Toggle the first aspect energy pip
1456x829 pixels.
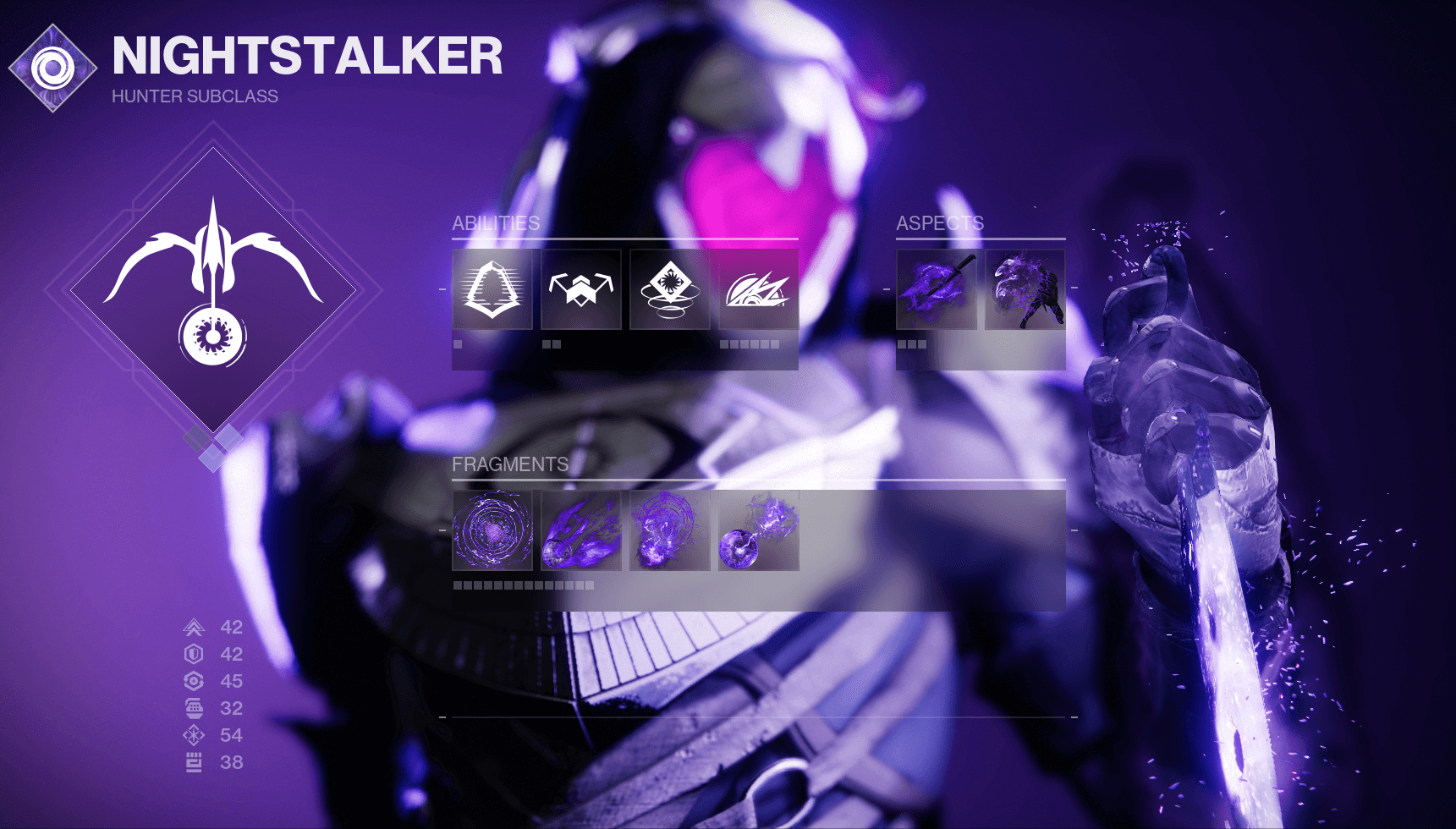point(901,344)
